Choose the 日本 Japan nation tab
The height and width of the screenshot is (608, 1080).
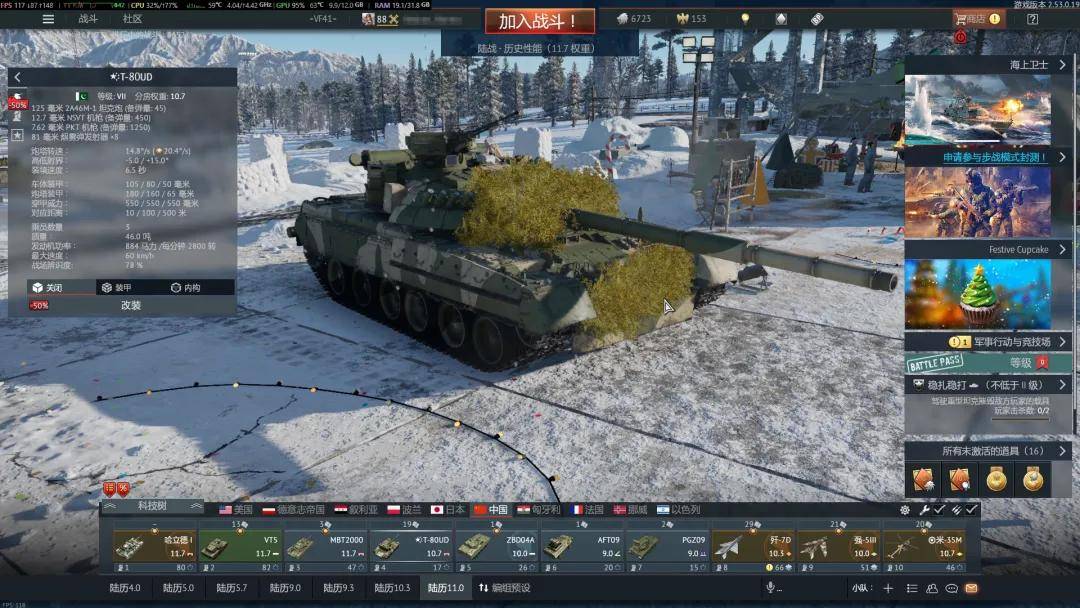click(x=449, y=510)
